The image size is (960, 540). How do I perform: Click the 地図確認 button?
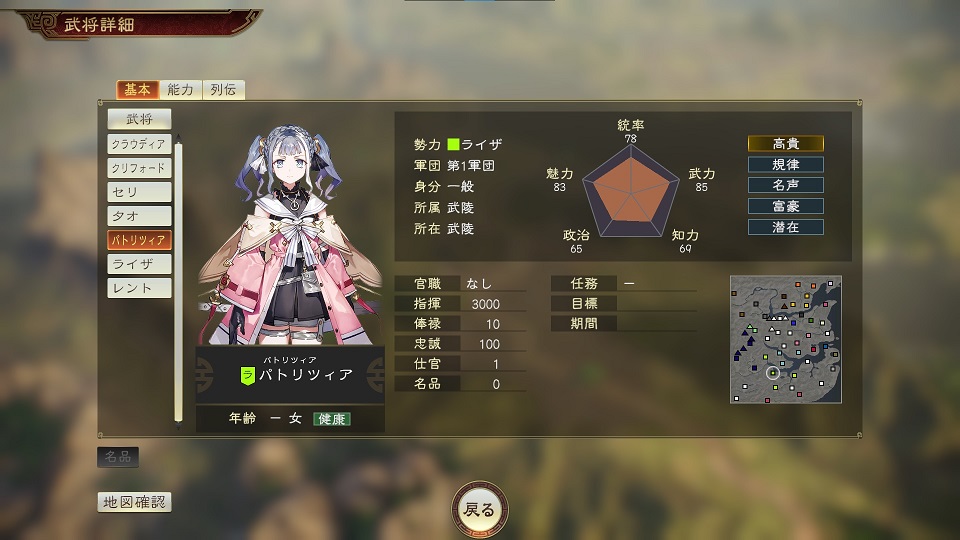[x=134, y=502]
